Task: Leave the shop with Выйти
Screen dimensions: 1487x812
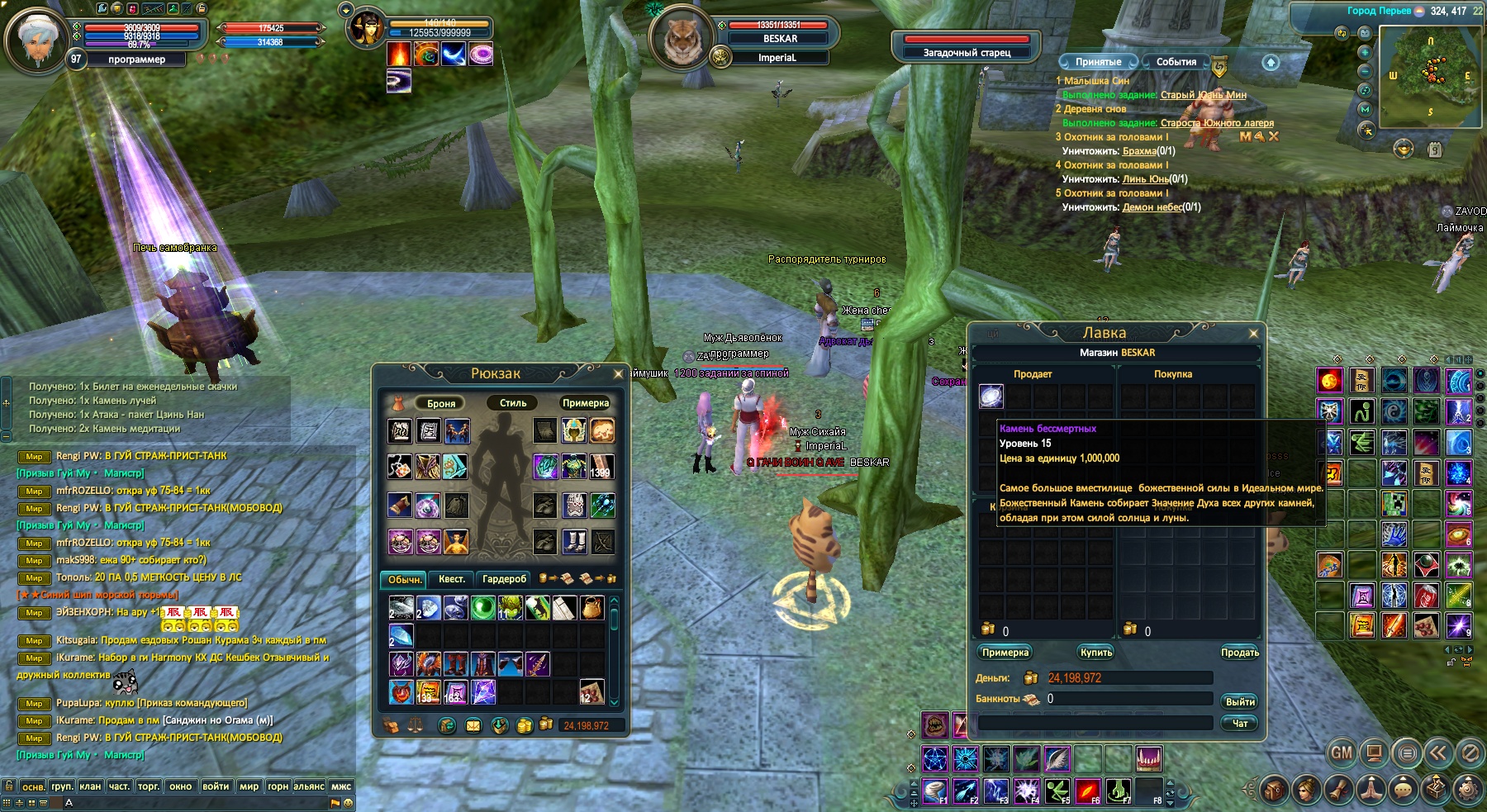Action: coord(1239,702)
